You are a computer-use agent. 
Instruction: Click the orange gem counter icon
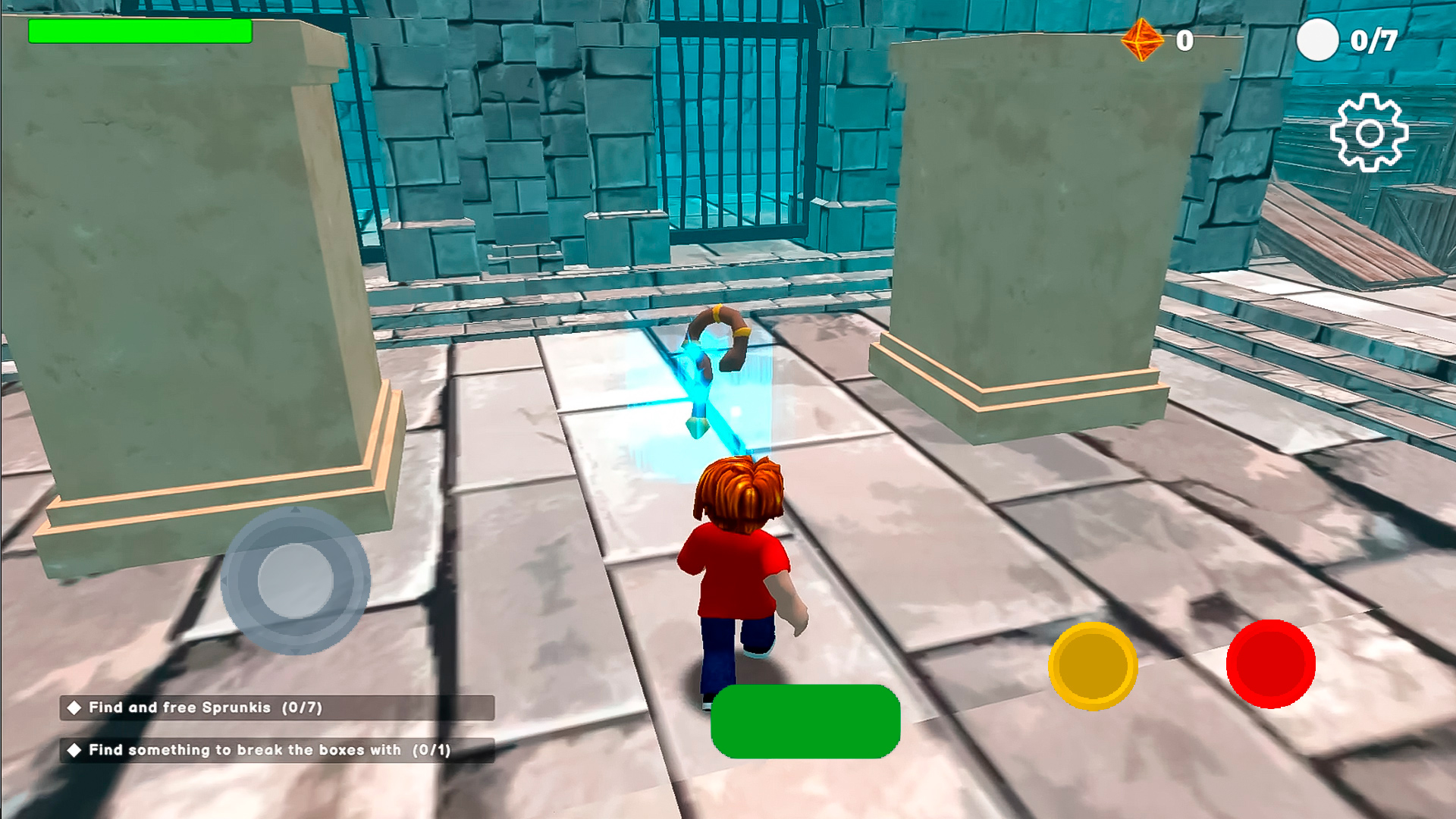click(1142, 39)
